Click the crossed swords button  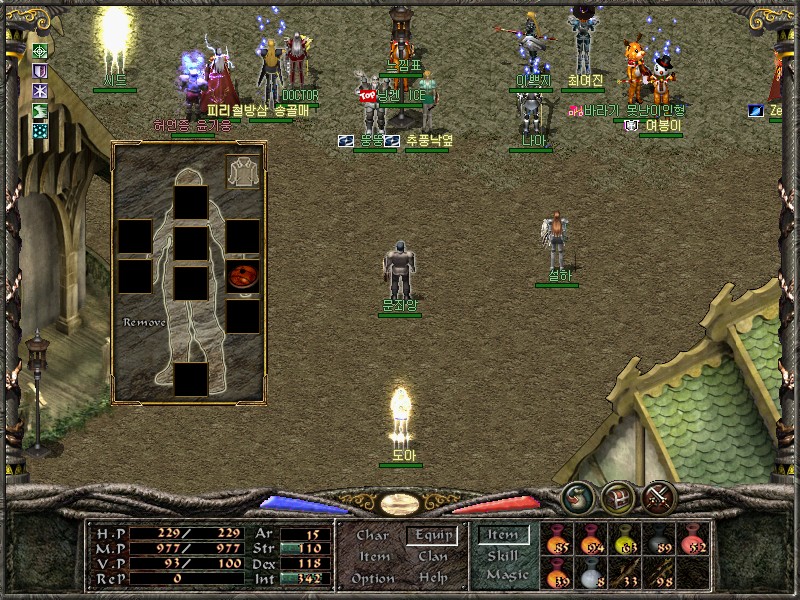point(659,496)
